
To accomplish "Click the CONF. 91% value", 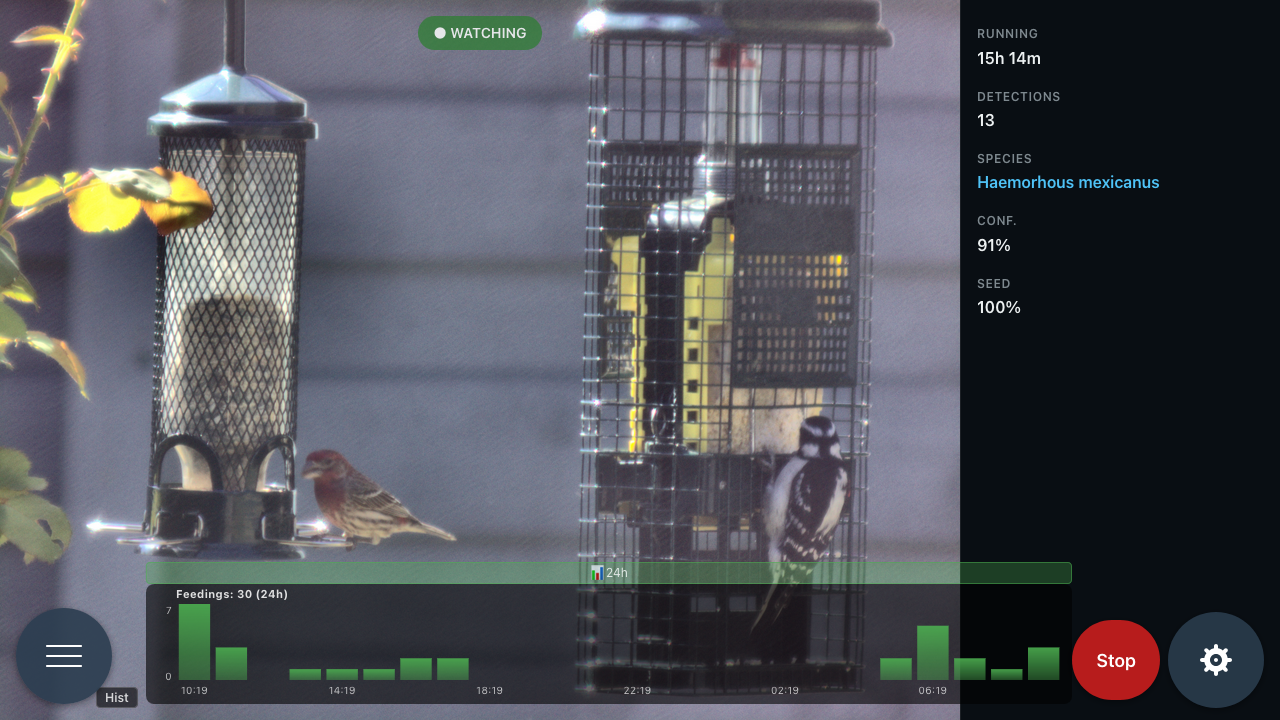I will [993, 245].
